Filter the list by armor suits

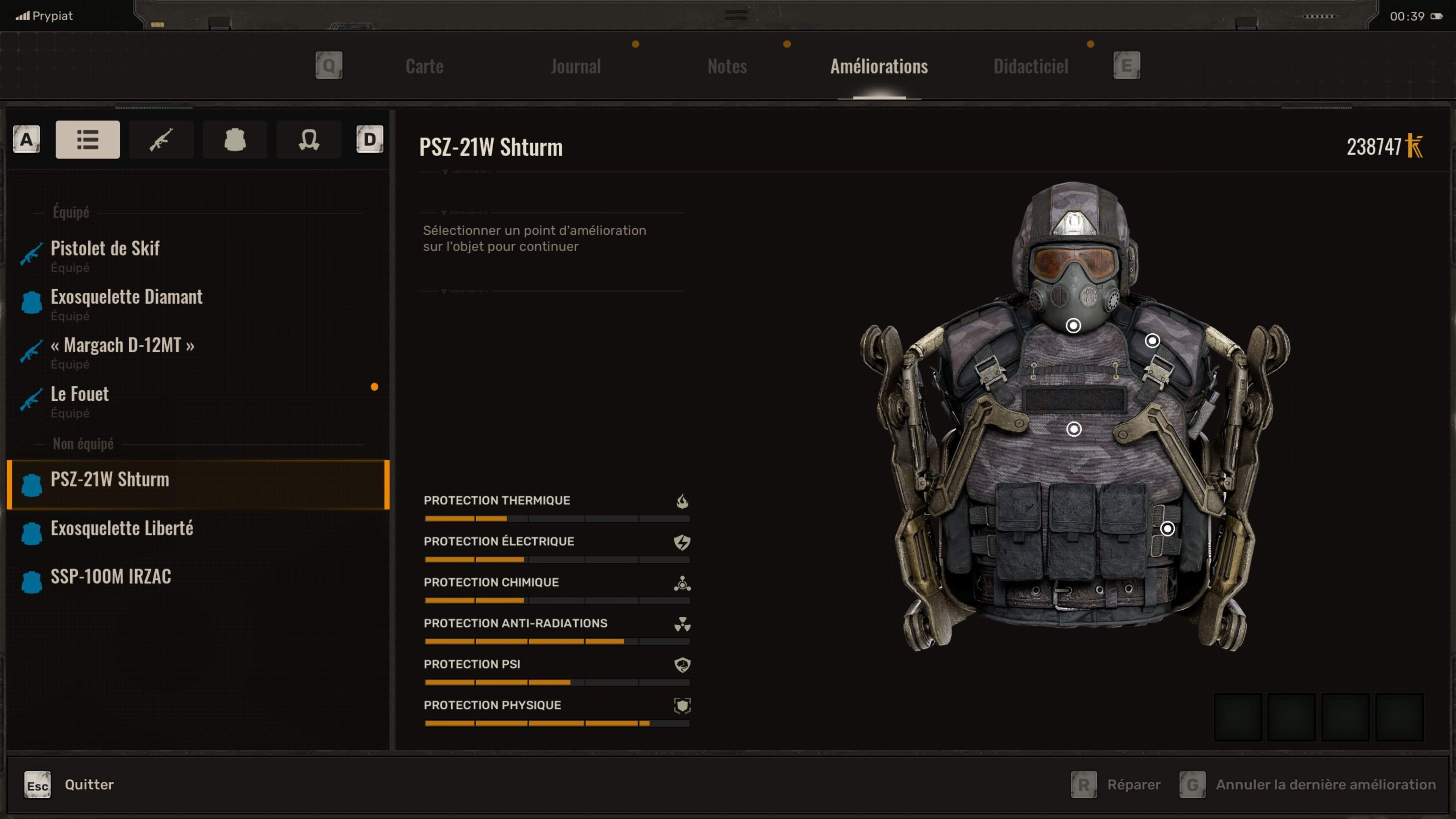tap(235, 139)
